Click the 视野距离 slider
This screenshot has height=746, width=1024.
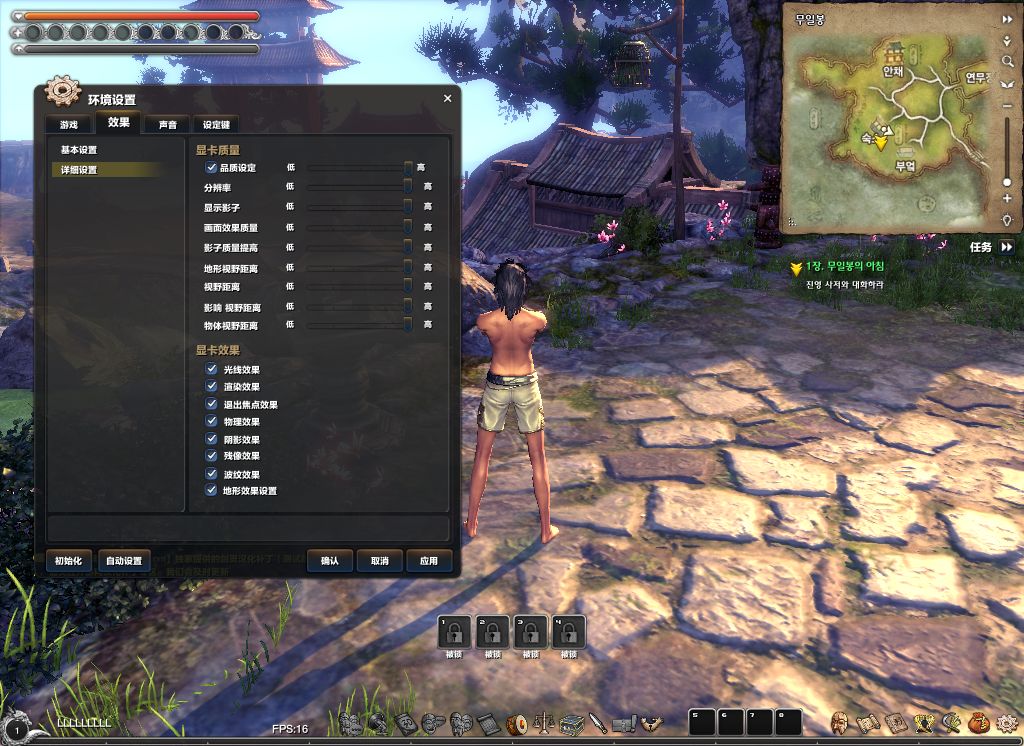pyautogui.click(x=358, y=287)
